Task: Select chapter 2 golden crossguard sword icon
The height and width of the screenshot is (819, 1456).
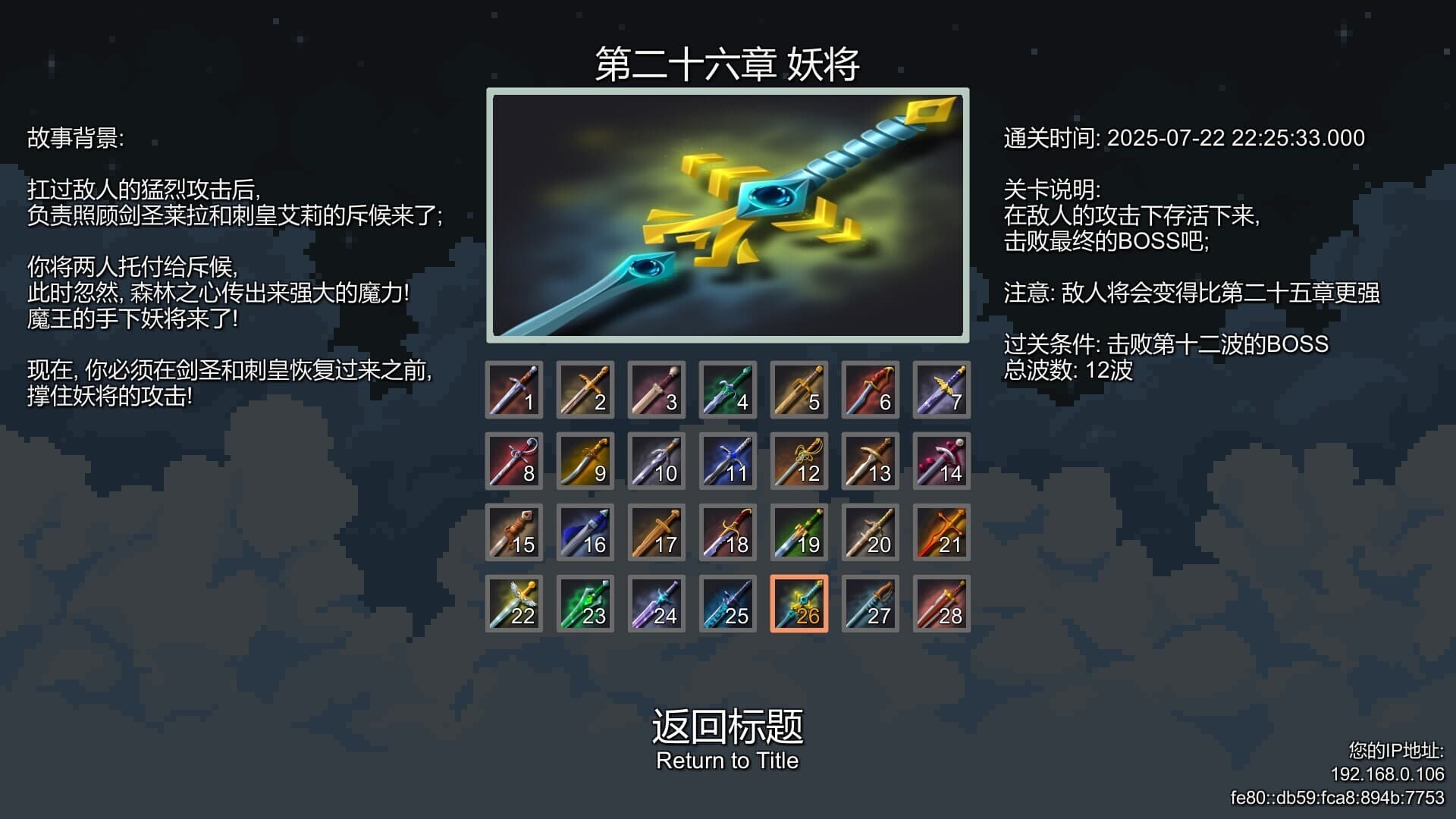Action: click(x=585, y=391)
